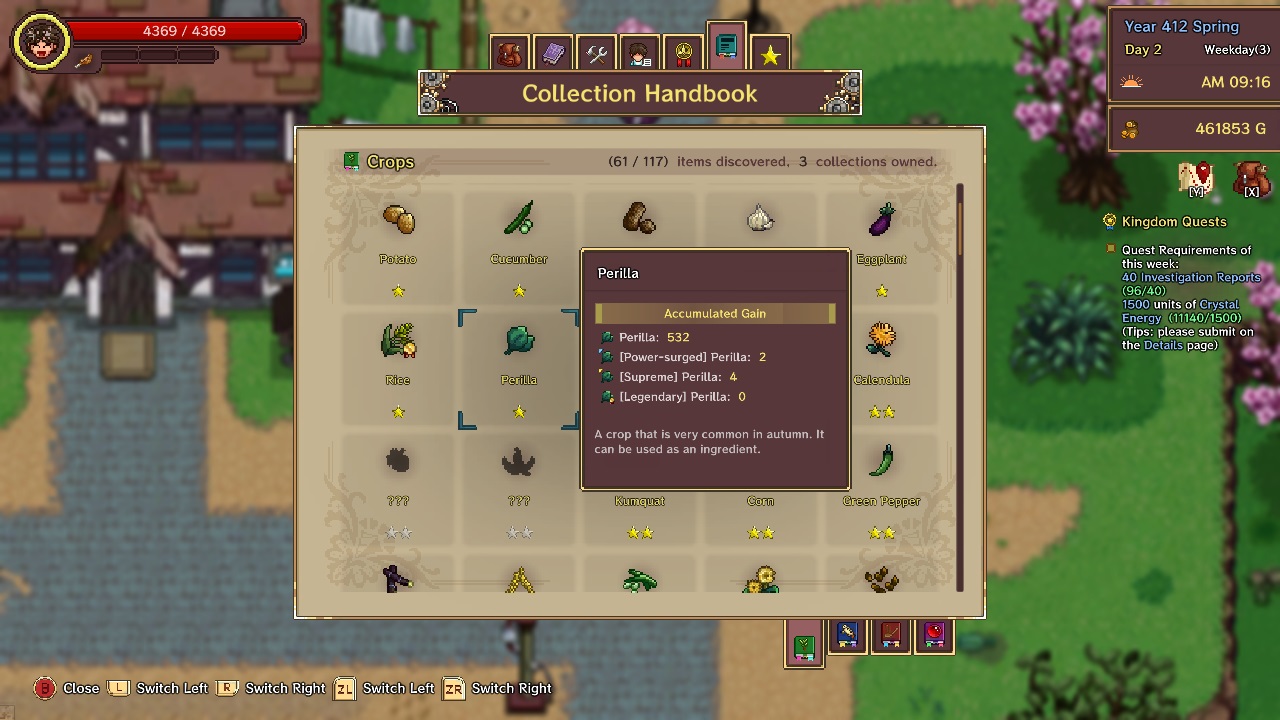The image size is (1280, 720).
Task: Click the Green Pepper entry
Action: [x=881, y=460]
